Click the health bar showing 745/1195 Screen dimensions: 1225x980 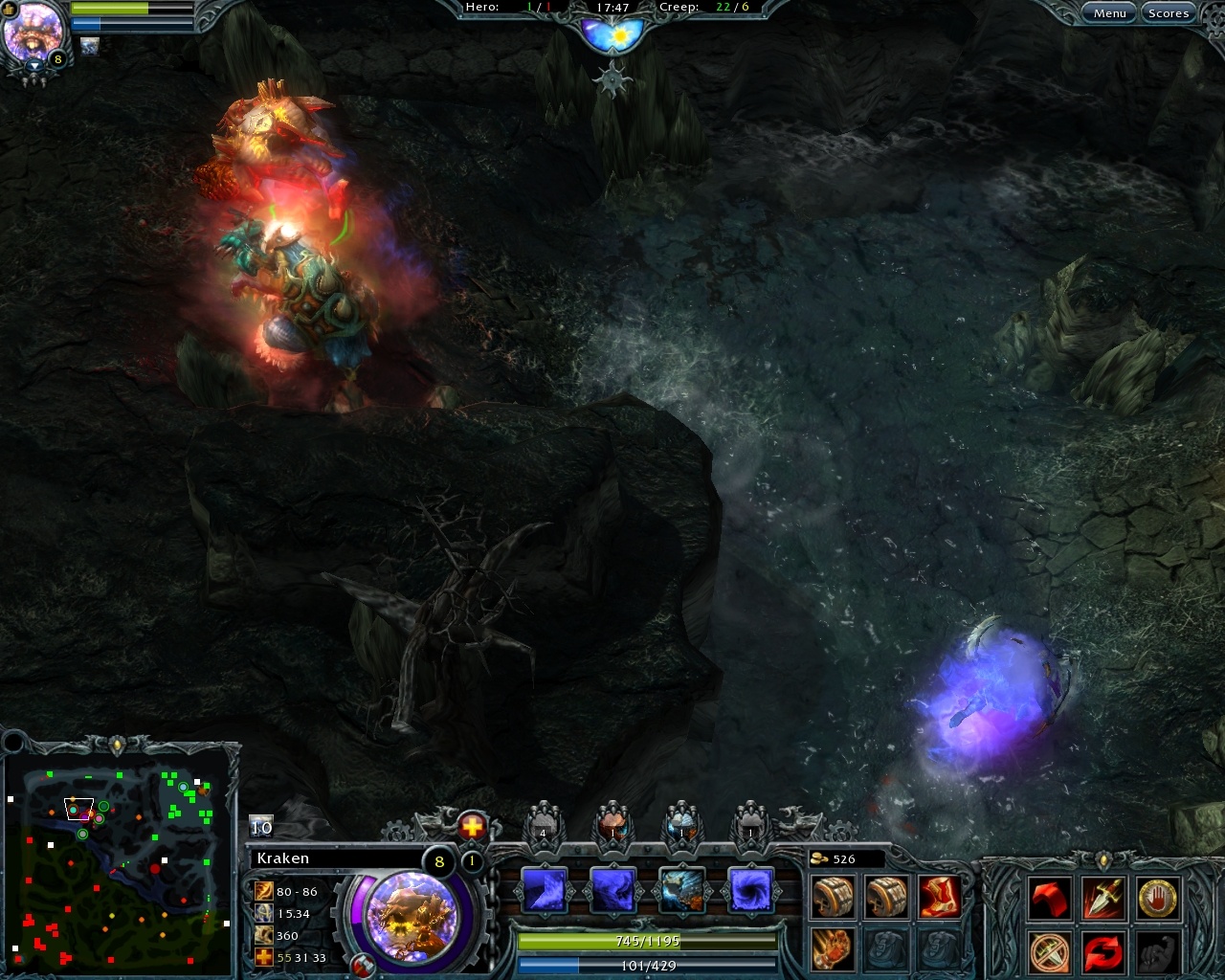(x=647, y=942)
